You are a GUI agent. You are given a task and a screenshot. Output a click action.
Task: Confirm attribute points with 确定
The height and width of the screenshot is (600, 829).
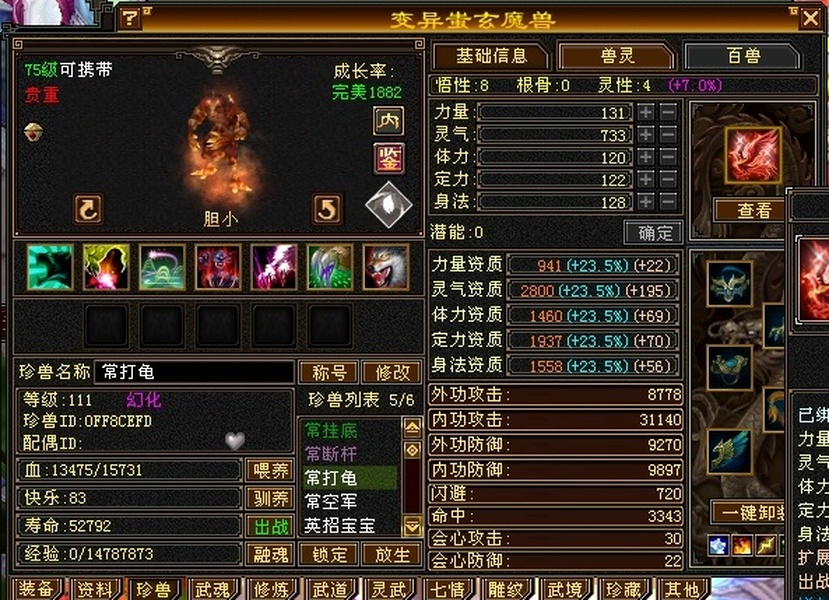pos(654,232)
